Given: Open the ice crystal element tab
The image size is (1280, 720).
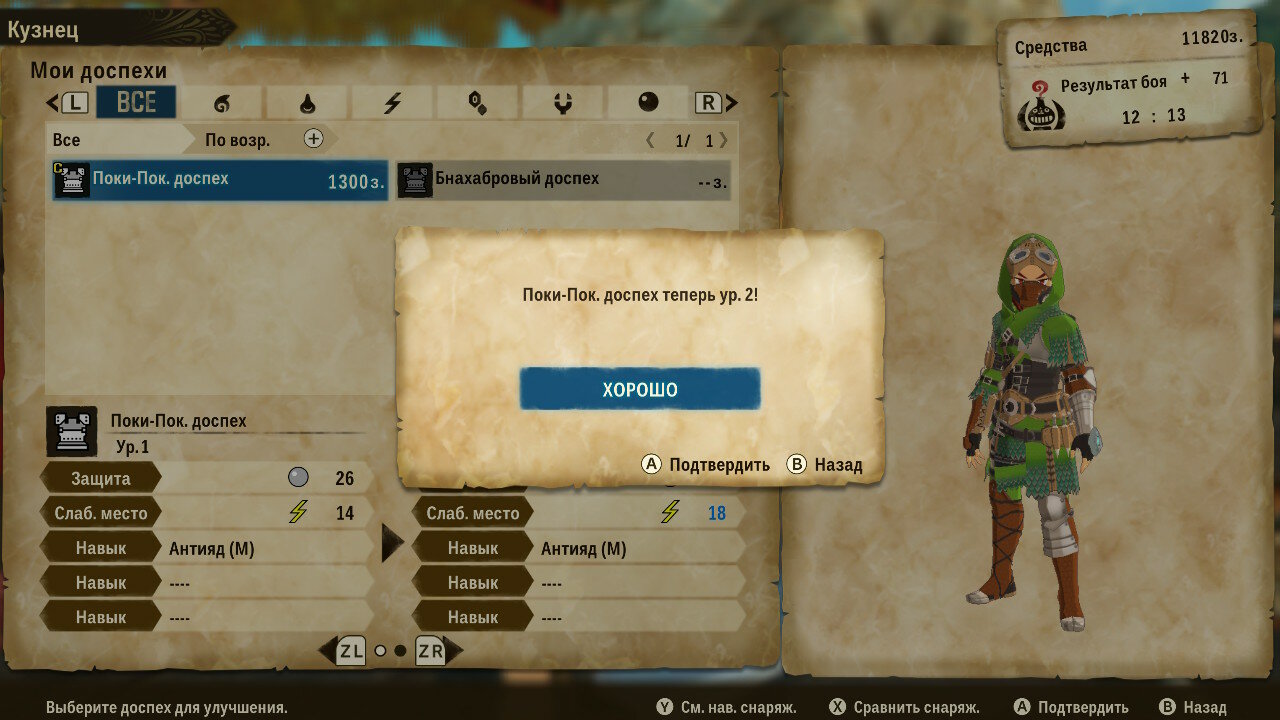Looking at the screenshot, I should pyautogui.click(x=477, y=102).
